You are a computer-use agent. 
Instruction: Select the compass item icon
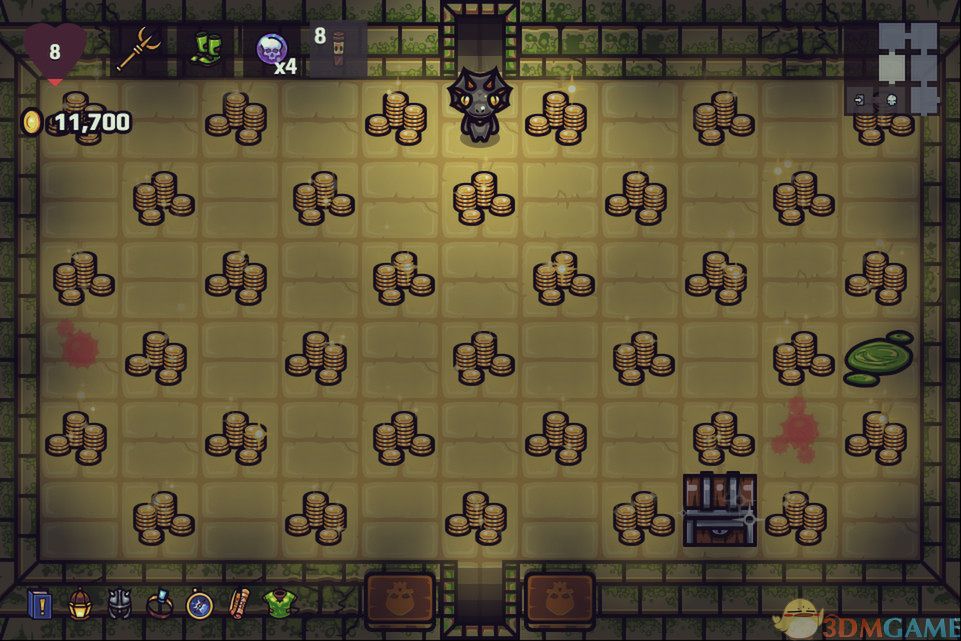coord(199,604)
